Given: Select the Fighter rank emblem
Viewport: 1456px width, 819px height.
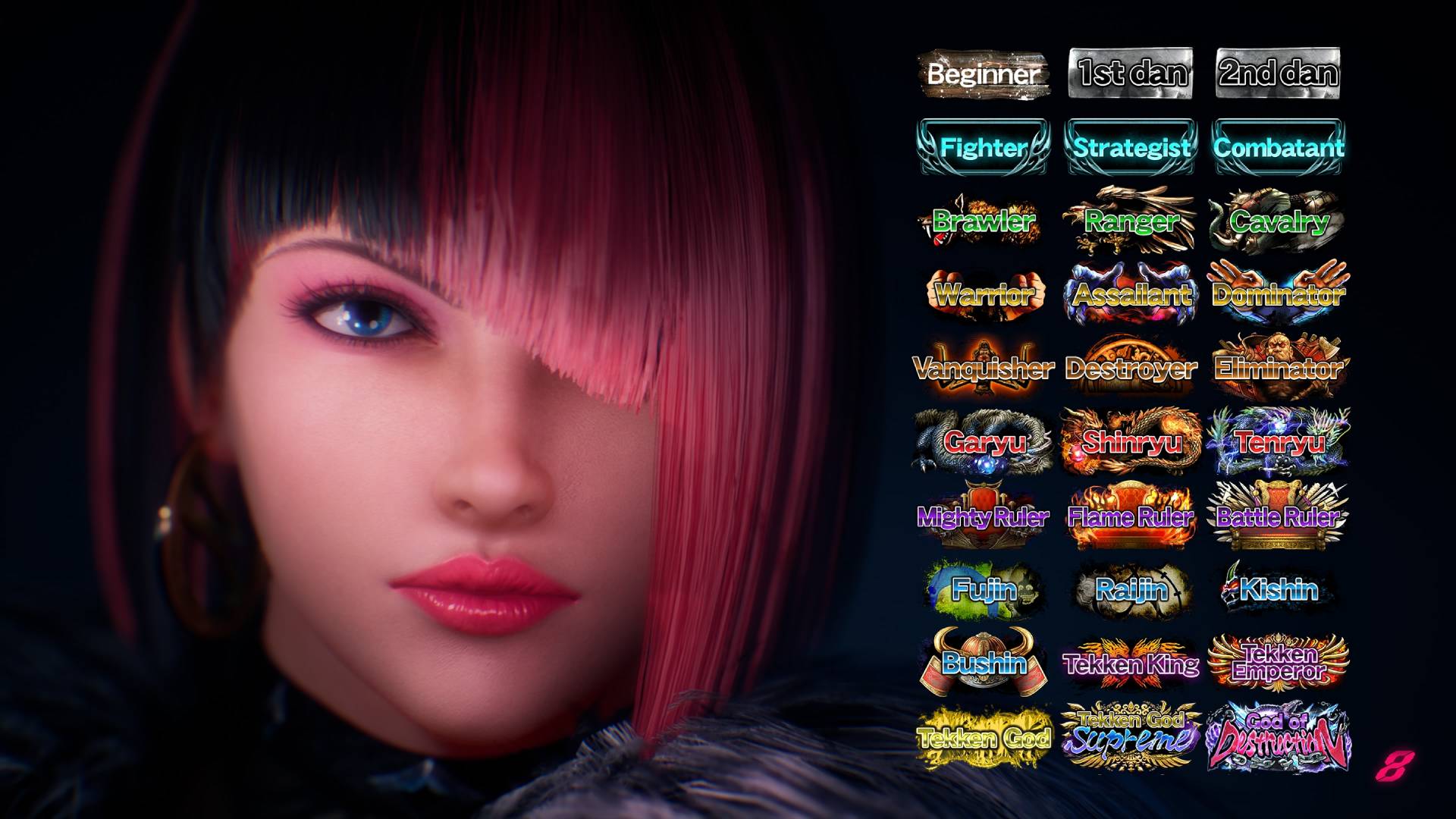Looking at the screenshot, I should (x=984, y=147).
